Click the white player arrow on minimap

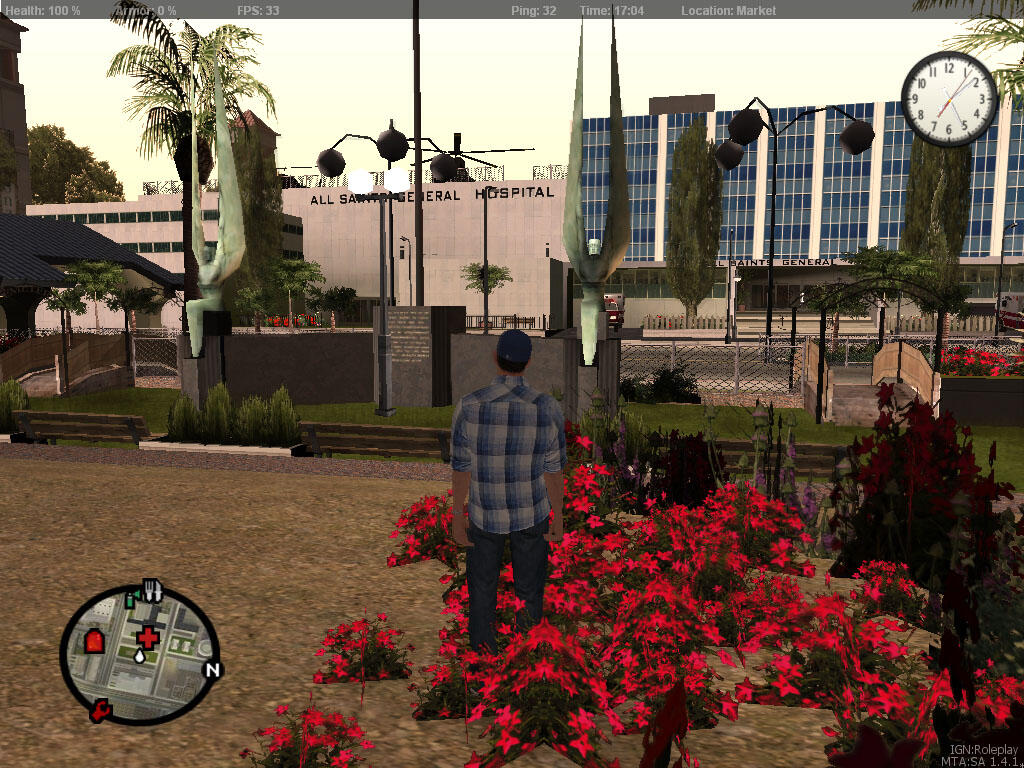tap(138, 656)
